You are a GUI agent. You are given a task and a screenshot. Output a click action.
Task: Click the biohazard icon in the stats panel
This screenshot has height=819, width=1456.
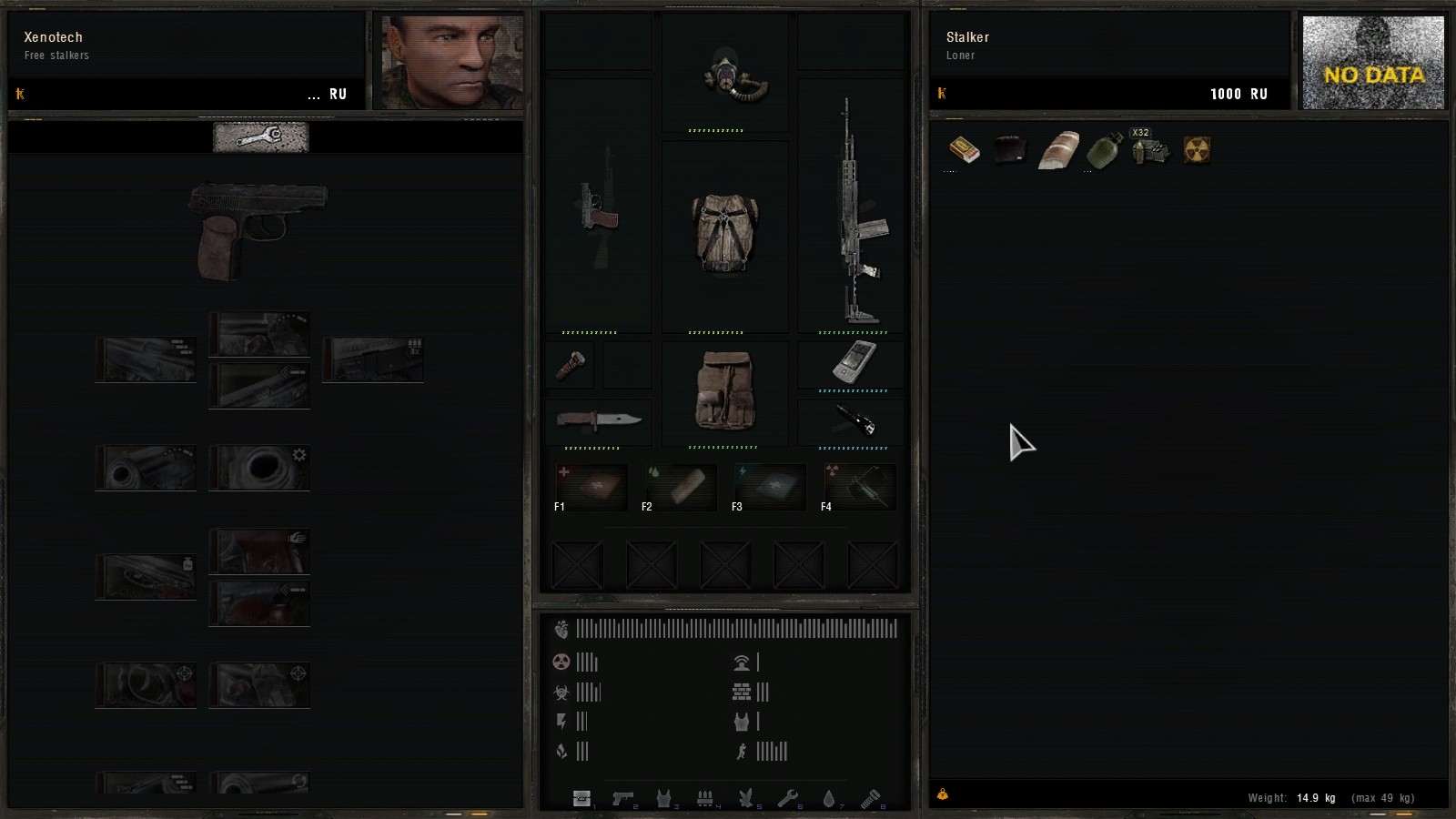[x=562, y=693]
